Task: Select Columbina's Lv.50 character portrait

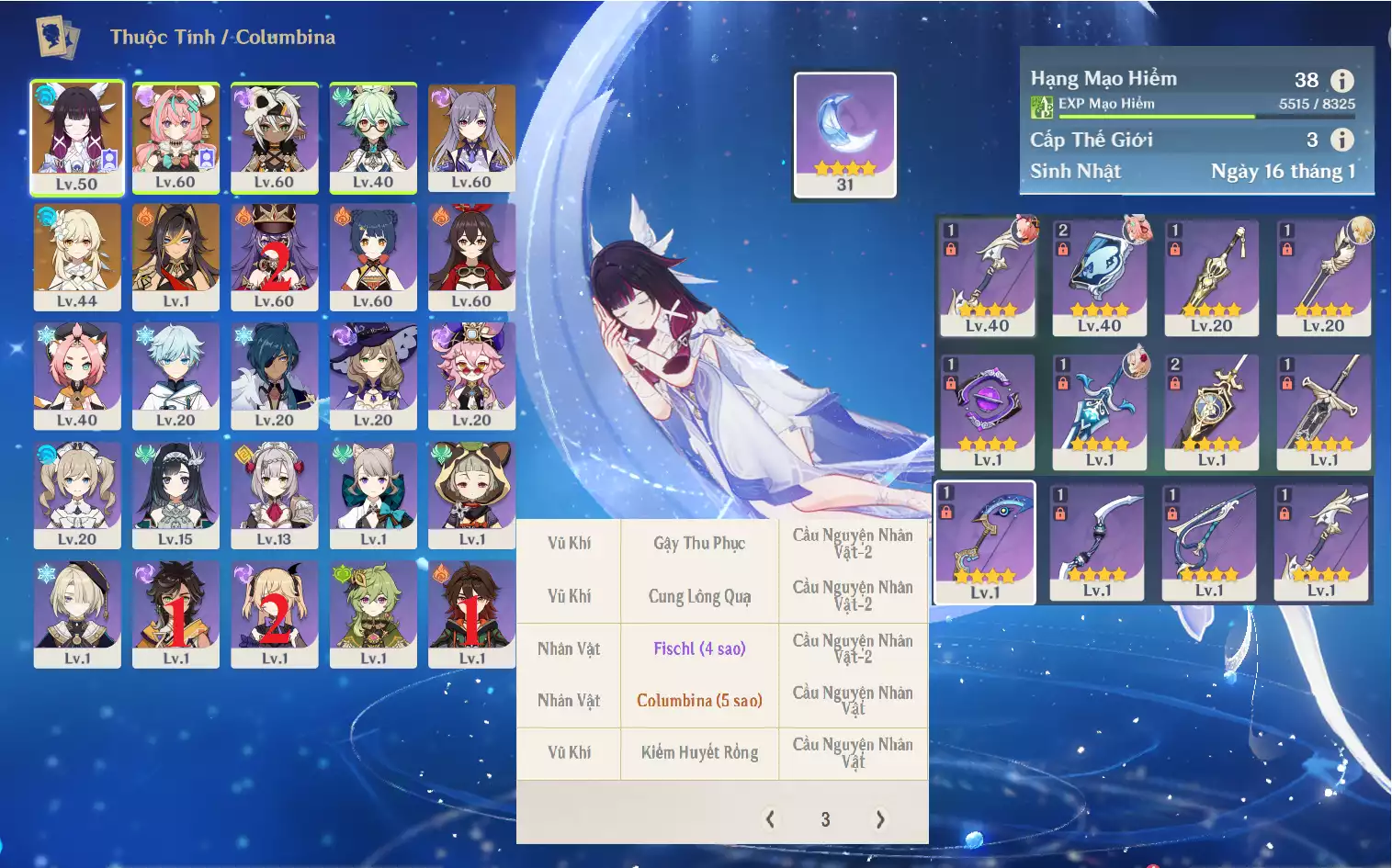Action: pos(77,136)
